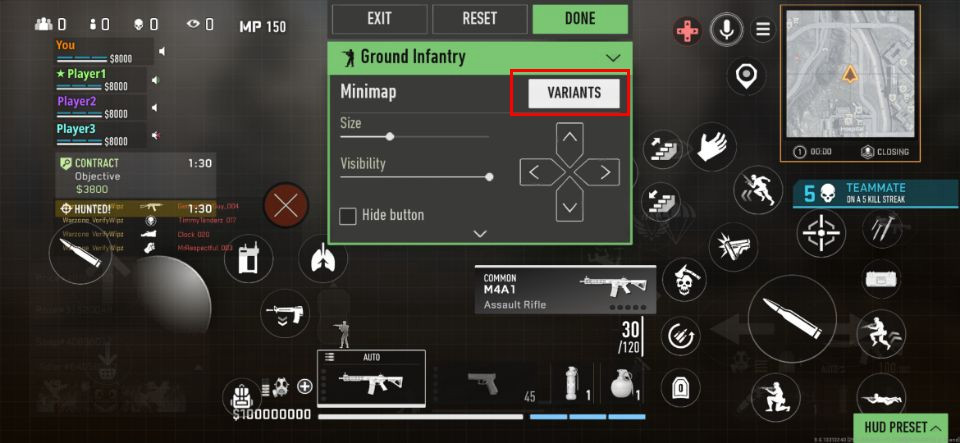960x443 pixels.
Task: Select the map pin ping icon
Action: (745, 74)
